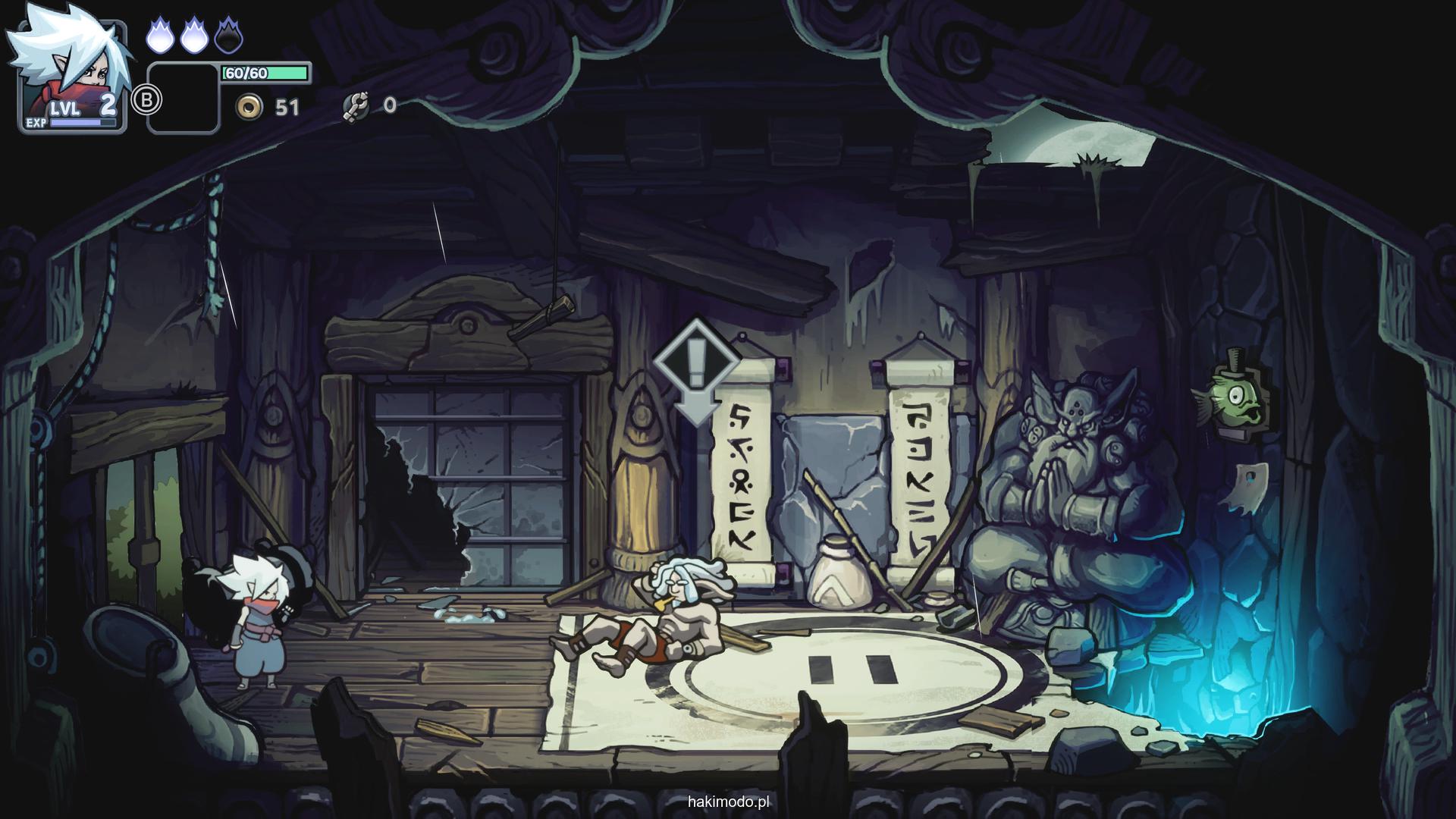Select the empty equipped item slot
The image size is (1456, 819).
(x=183, y=99)
